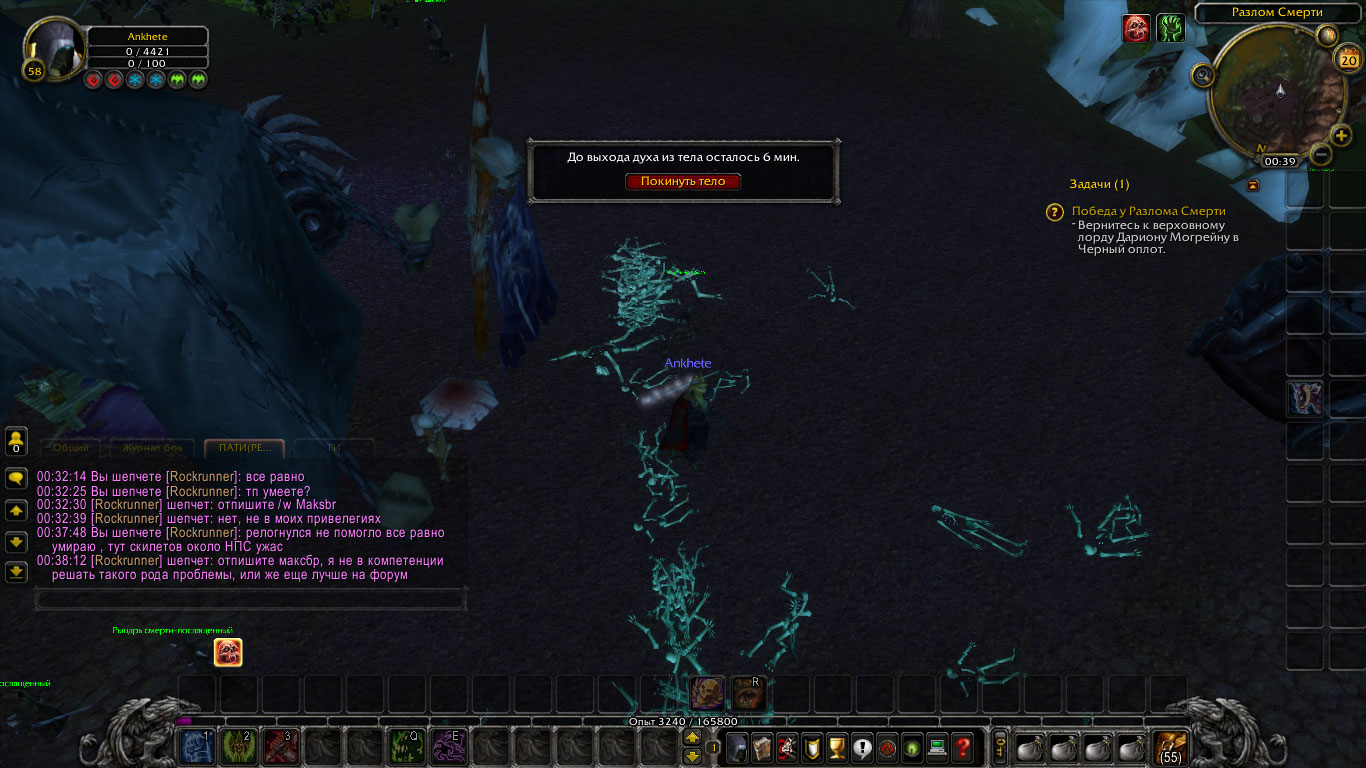Click the red skull debuff icon

point(1136,29)
